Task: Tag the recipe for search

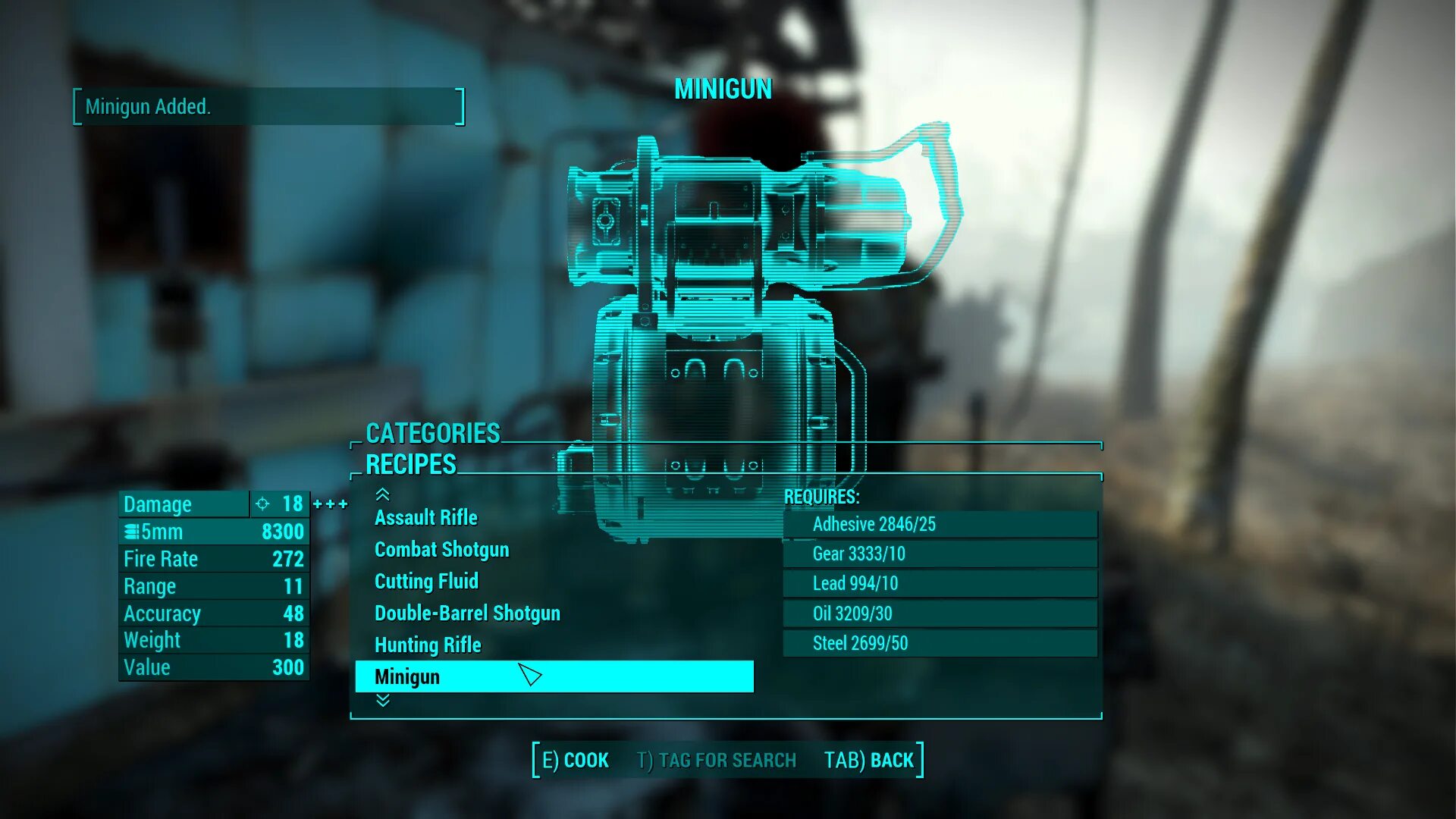Action: (x=717, y=760)
